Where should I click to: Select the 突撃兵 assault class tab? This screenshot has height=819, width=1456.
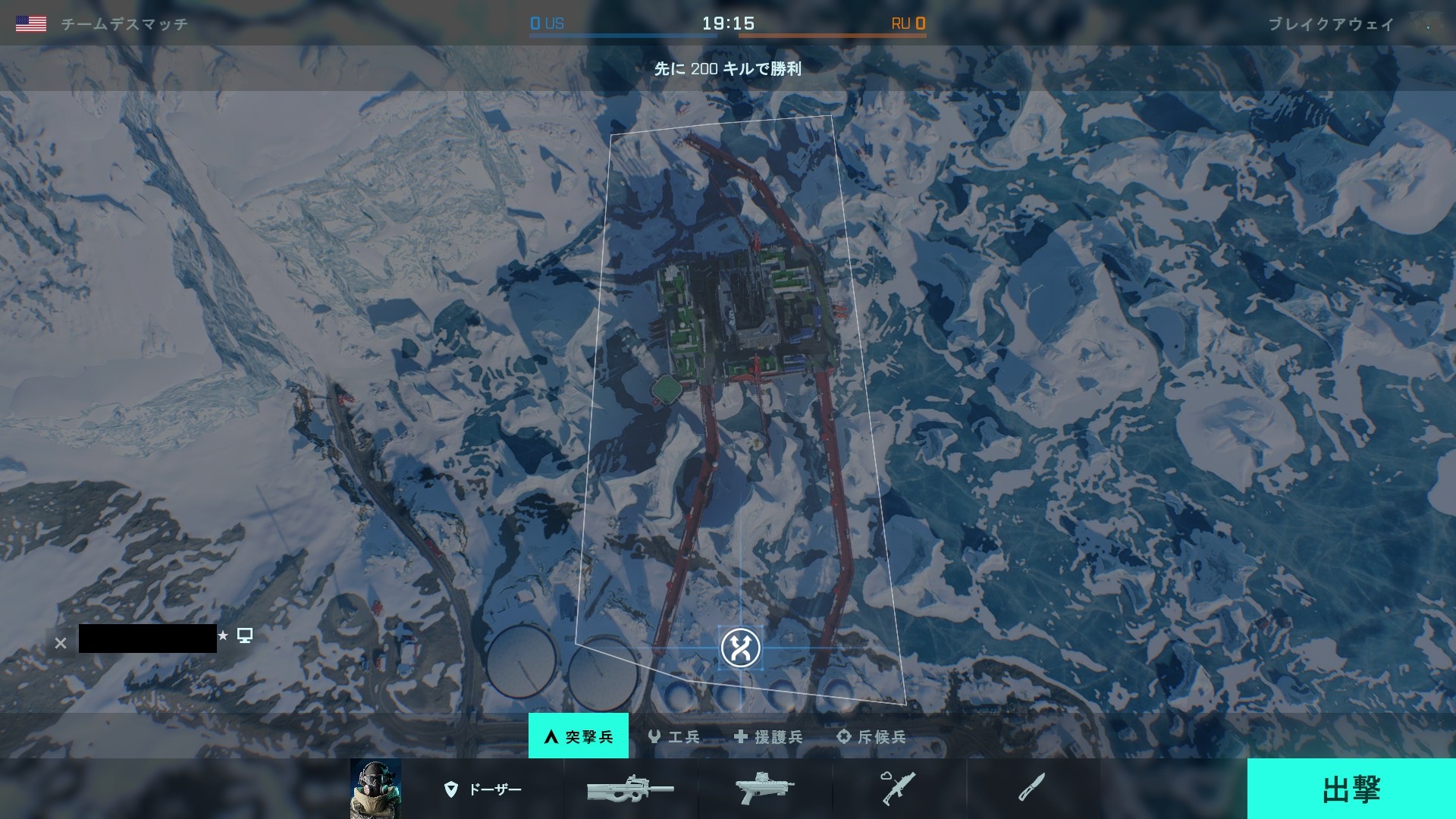pyautogui.click(x=579, y=736)
